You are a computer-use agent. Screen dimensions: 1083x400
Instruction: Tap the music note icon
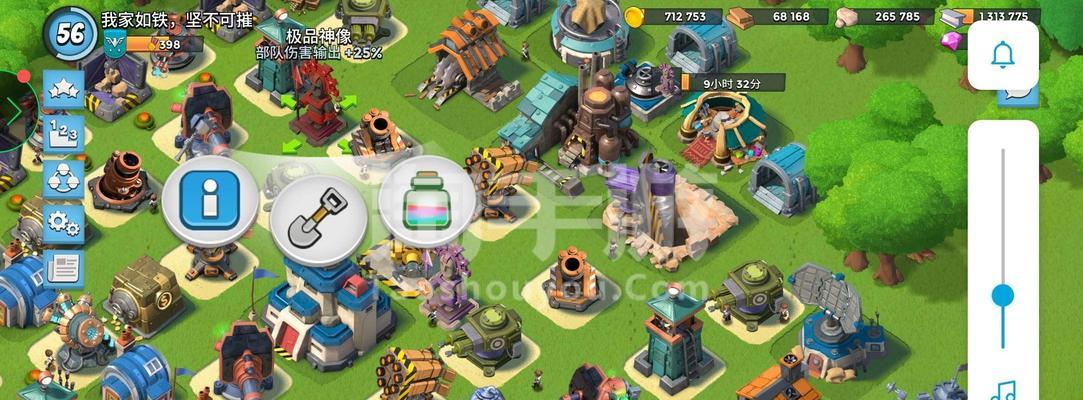click(x=1002, y=390)
